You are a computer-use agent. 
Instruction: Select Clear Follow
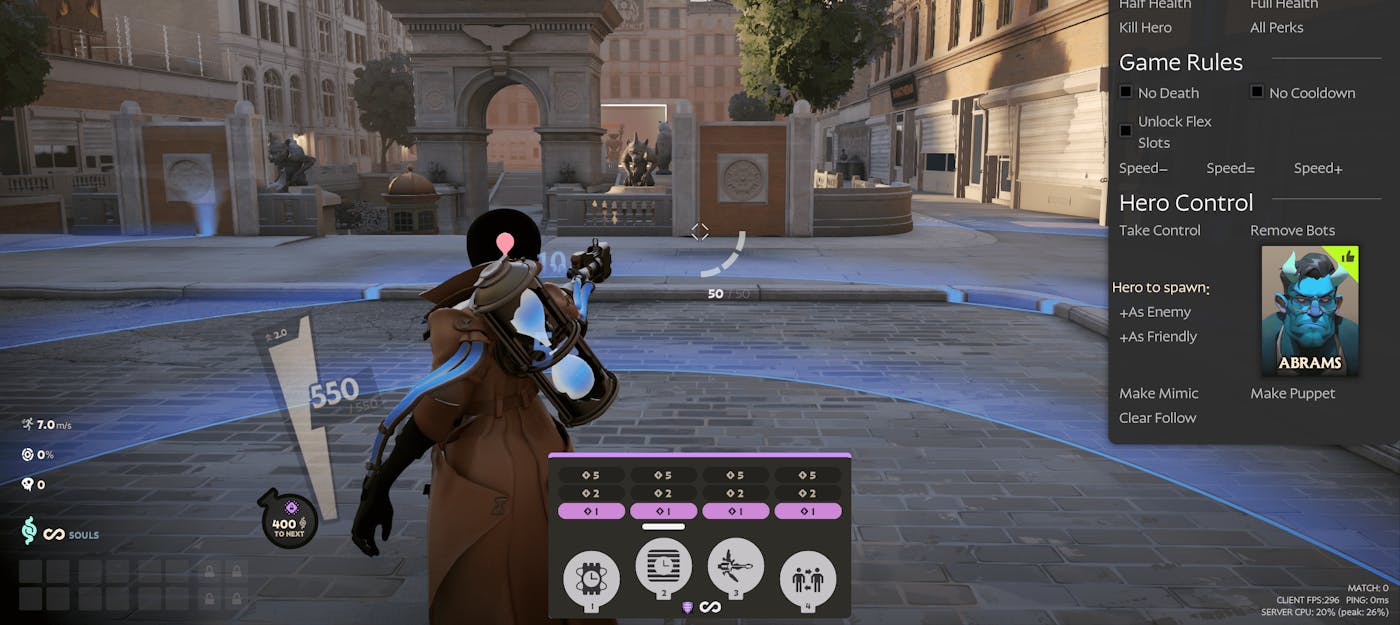coord(1157,418)
